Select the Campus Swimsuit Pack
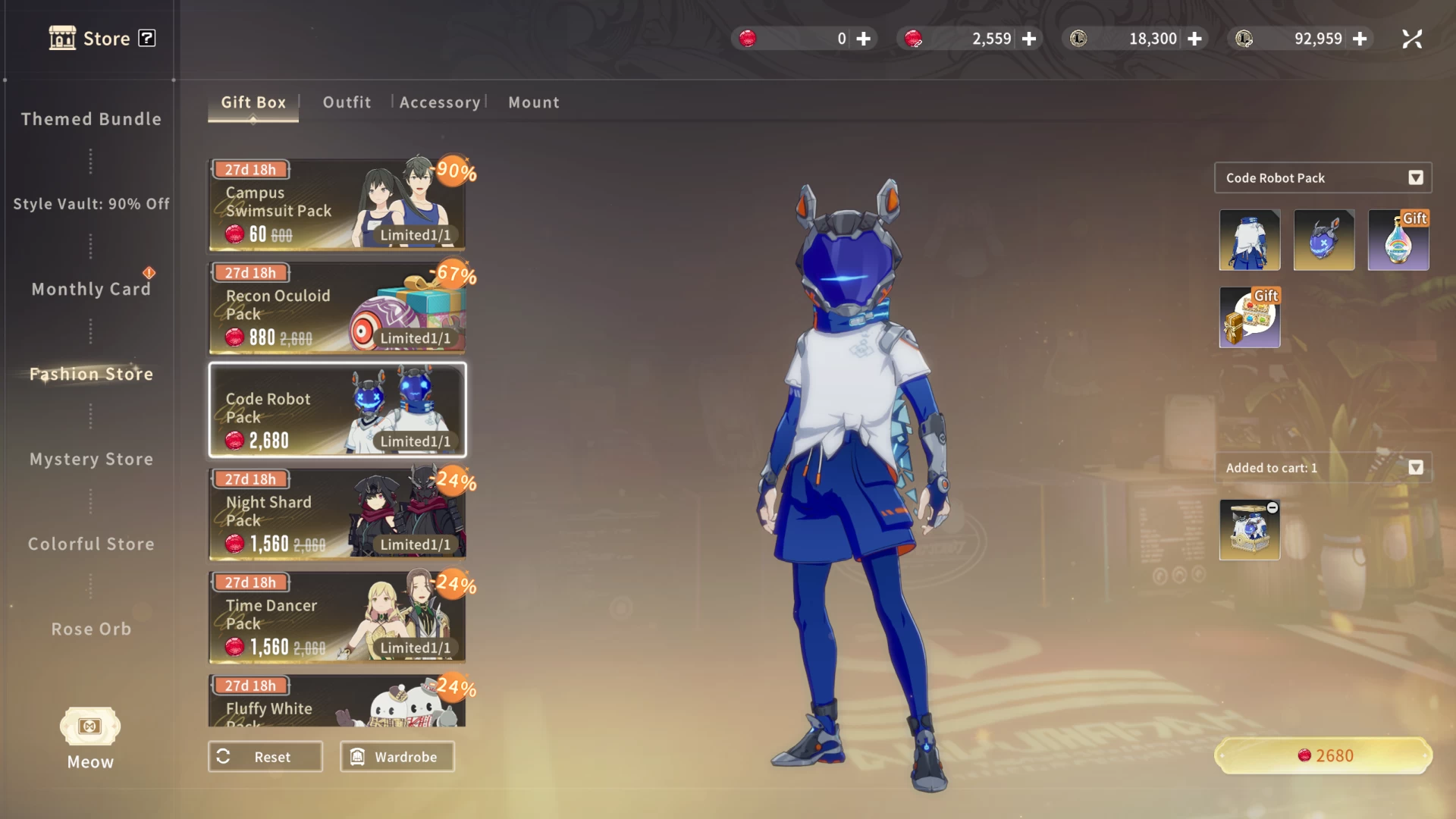The image size is (1456, 819). tap(337, 205)
